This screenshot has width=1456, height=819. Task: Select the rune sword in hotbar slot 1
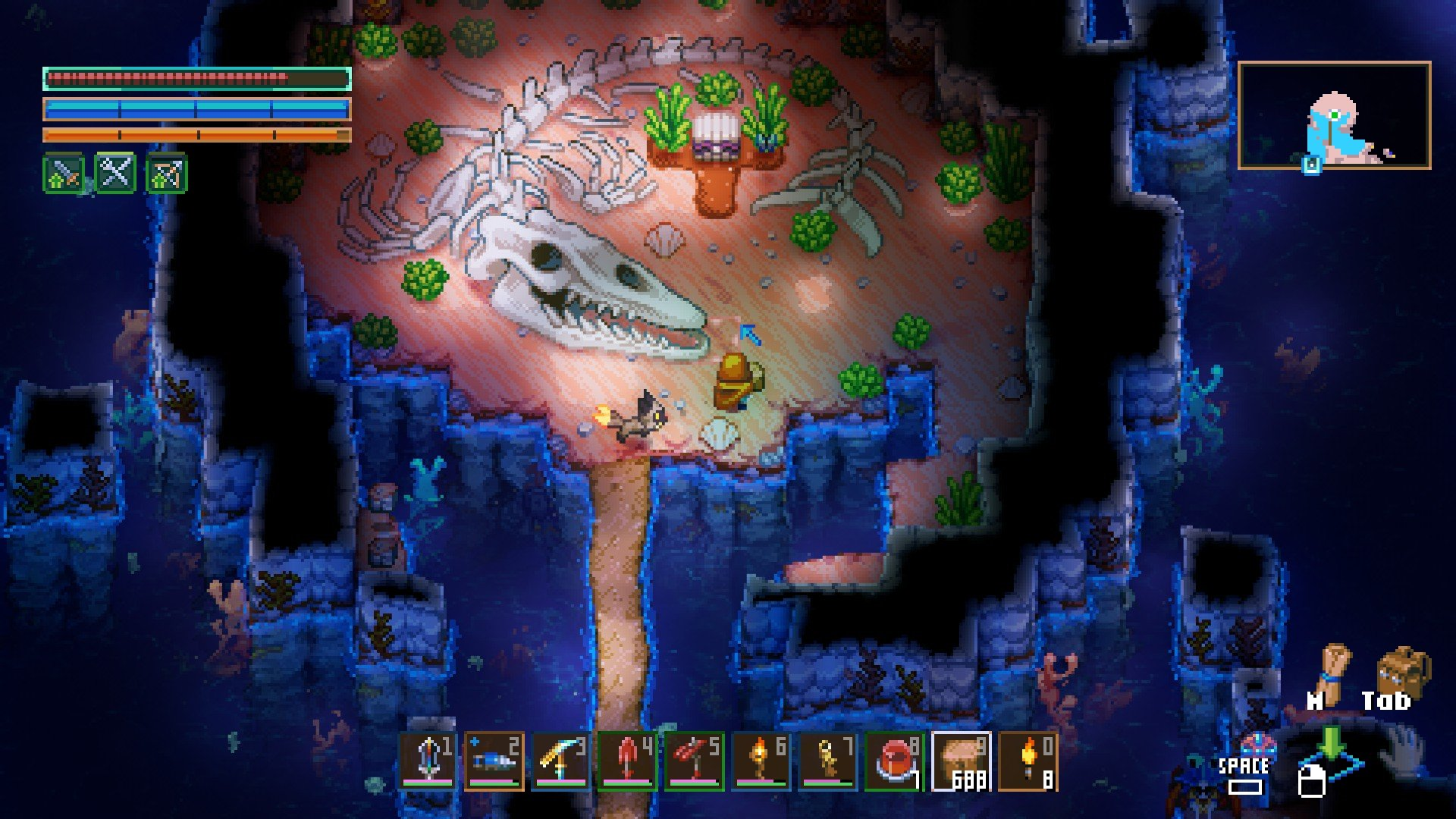pos(429,761)
